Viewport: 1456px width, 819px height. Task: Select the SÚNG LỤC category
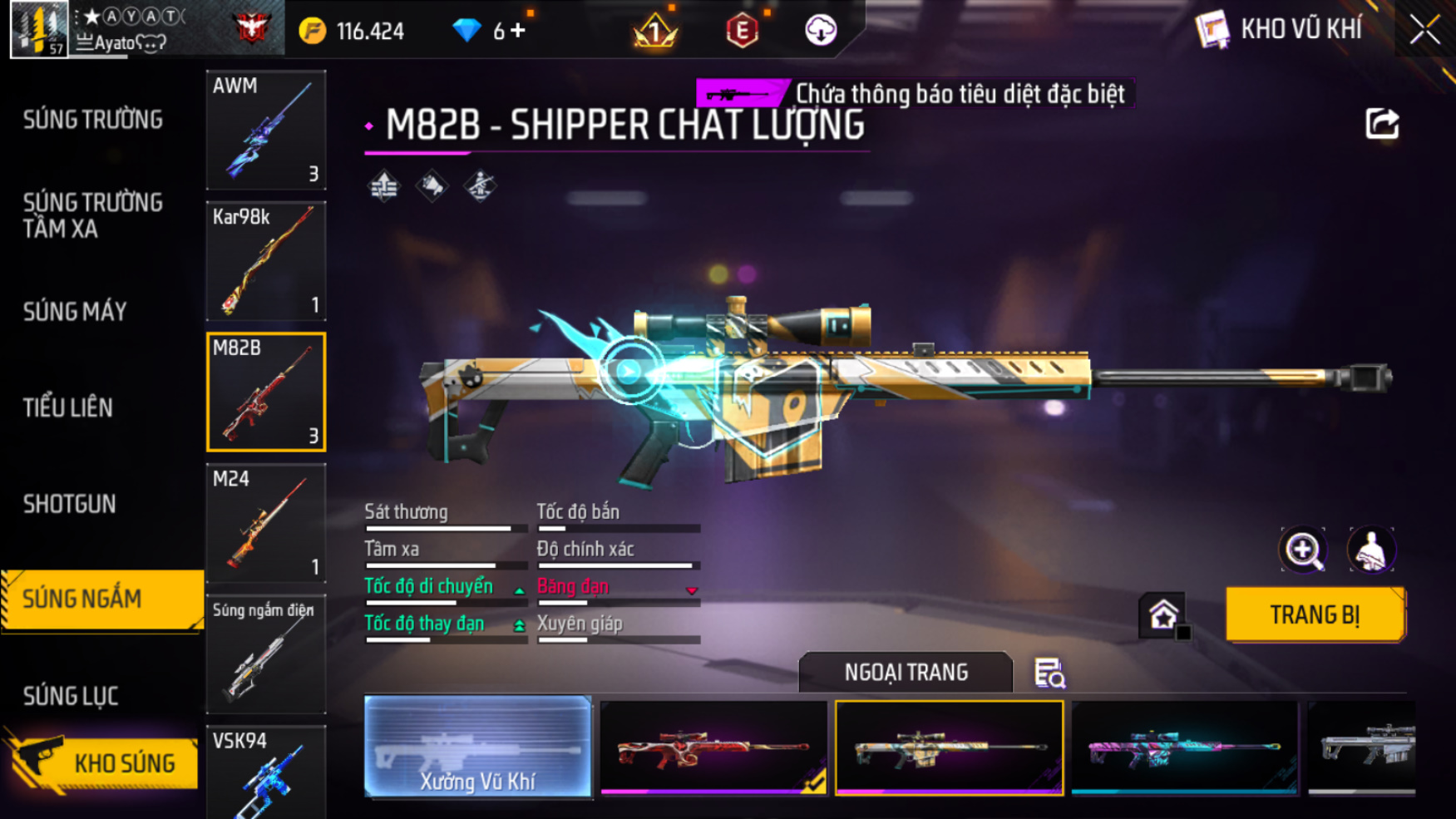(71, 696)
